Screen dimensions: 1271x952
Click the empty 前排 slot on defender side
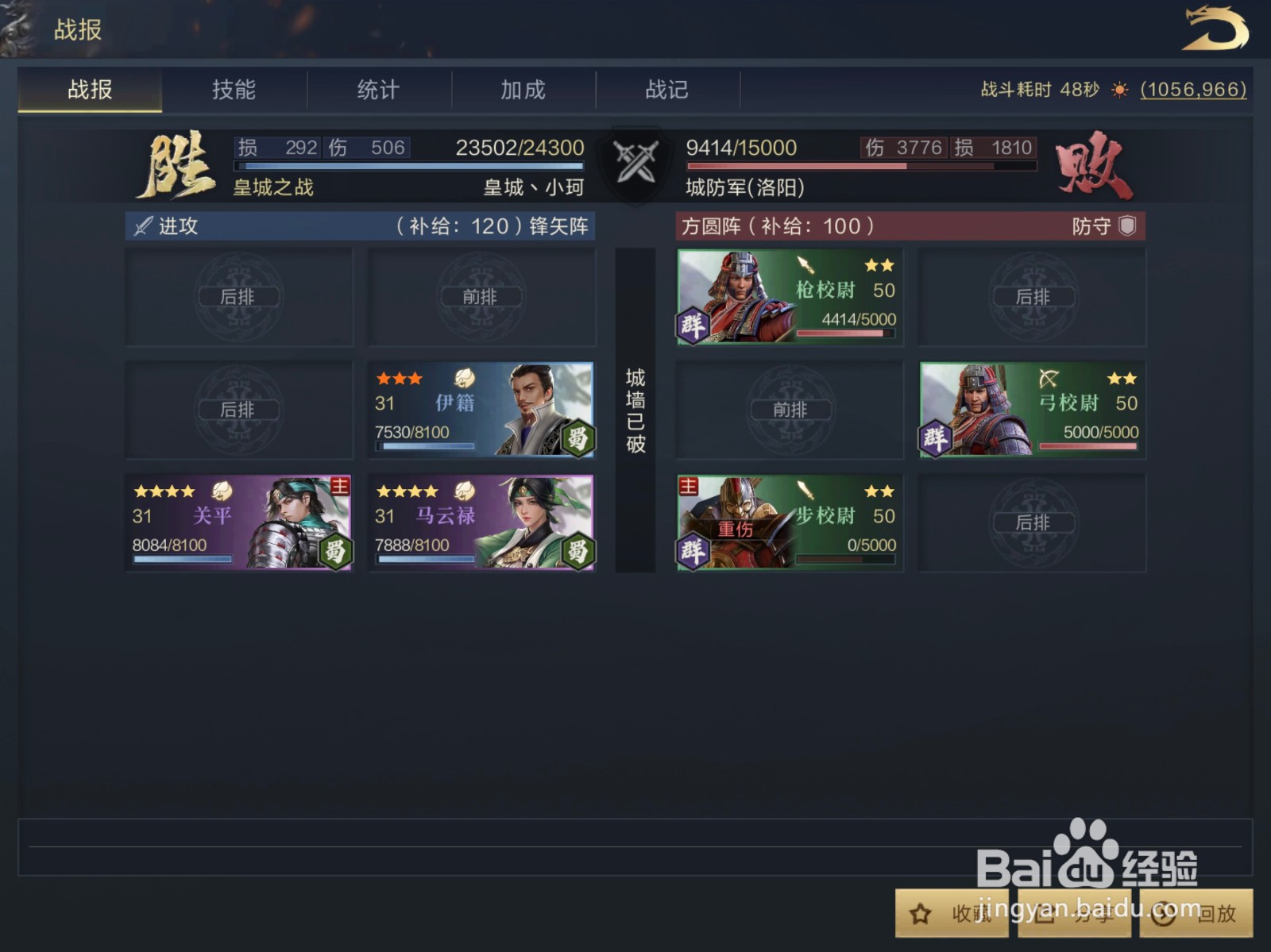[x=789, y=410]
